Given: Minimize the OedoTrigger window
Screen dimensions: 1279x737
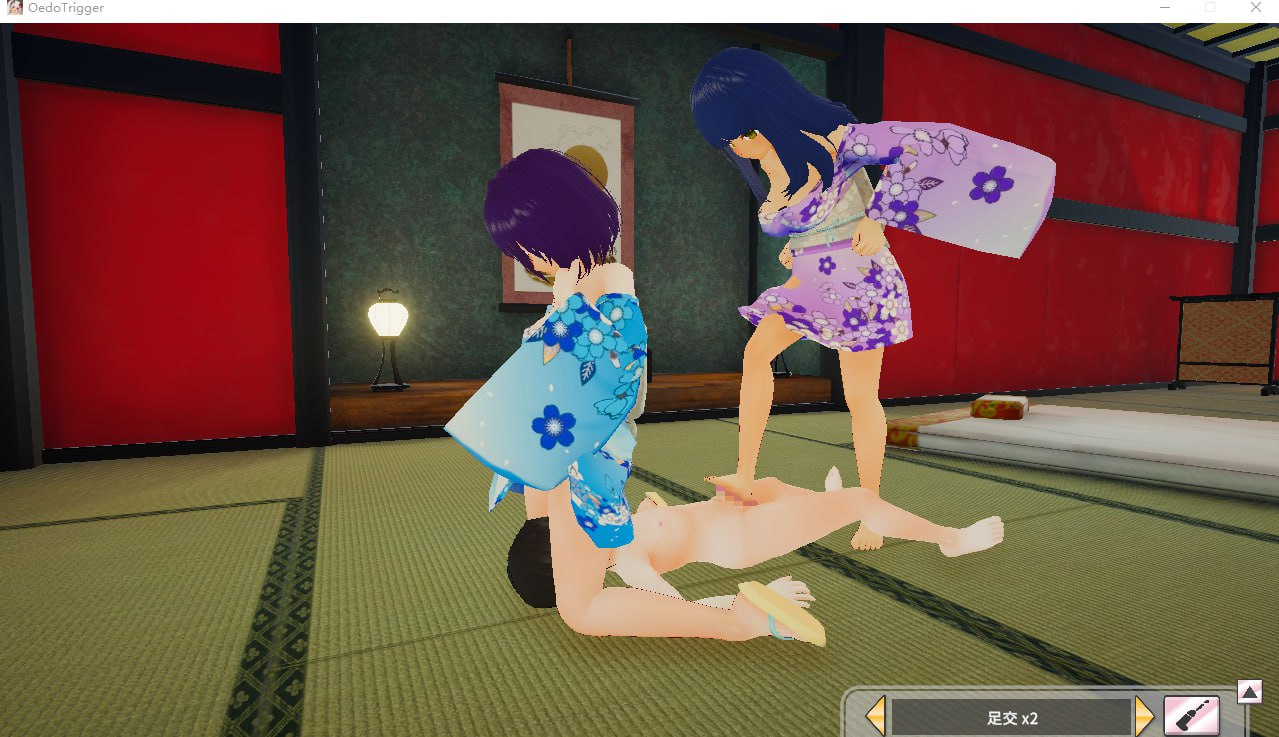Looking at the screenshot, I should tap(1164, 8).
